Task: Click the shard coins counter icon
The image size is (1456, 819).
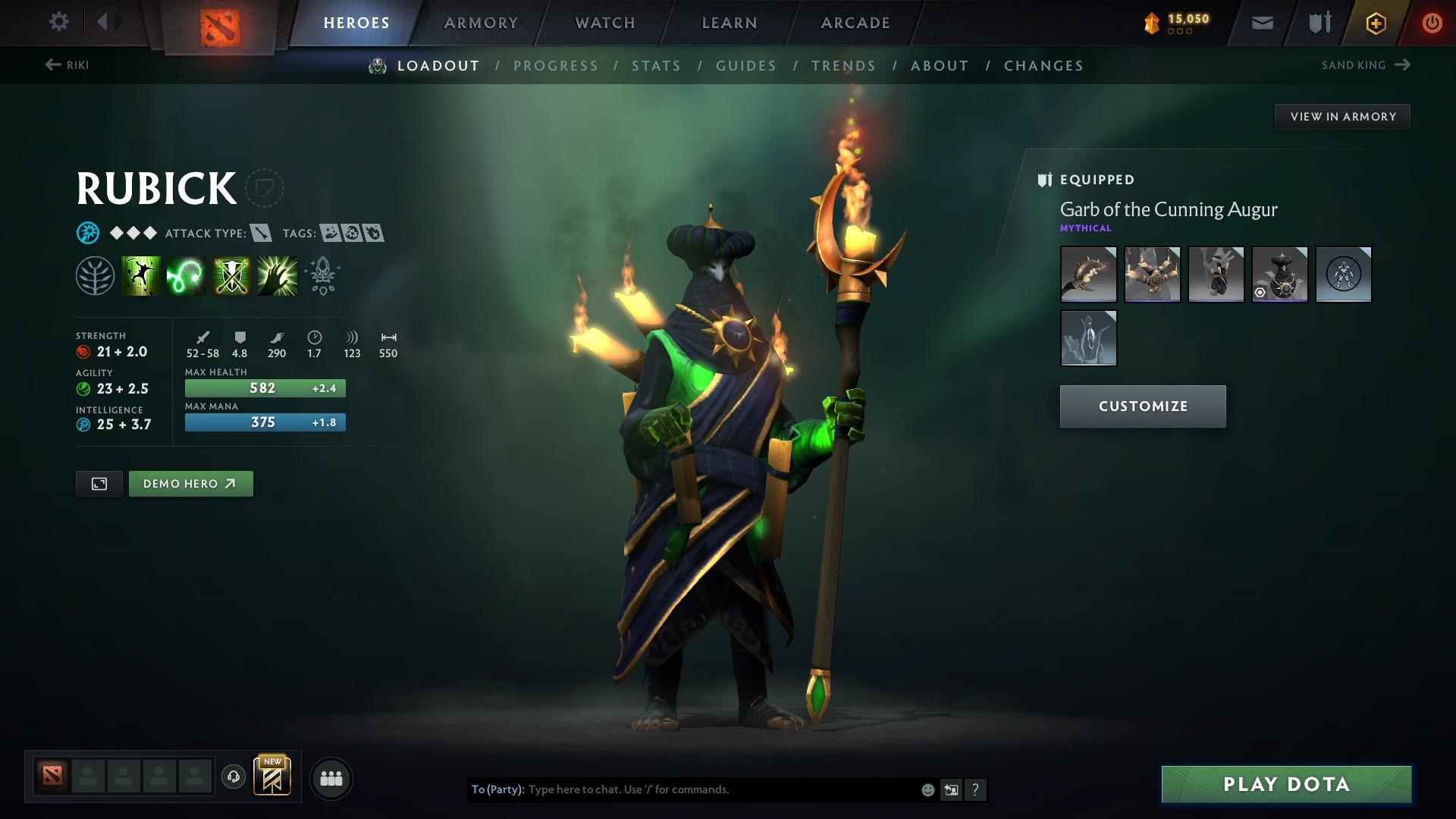Action: tap(1151, 23)
